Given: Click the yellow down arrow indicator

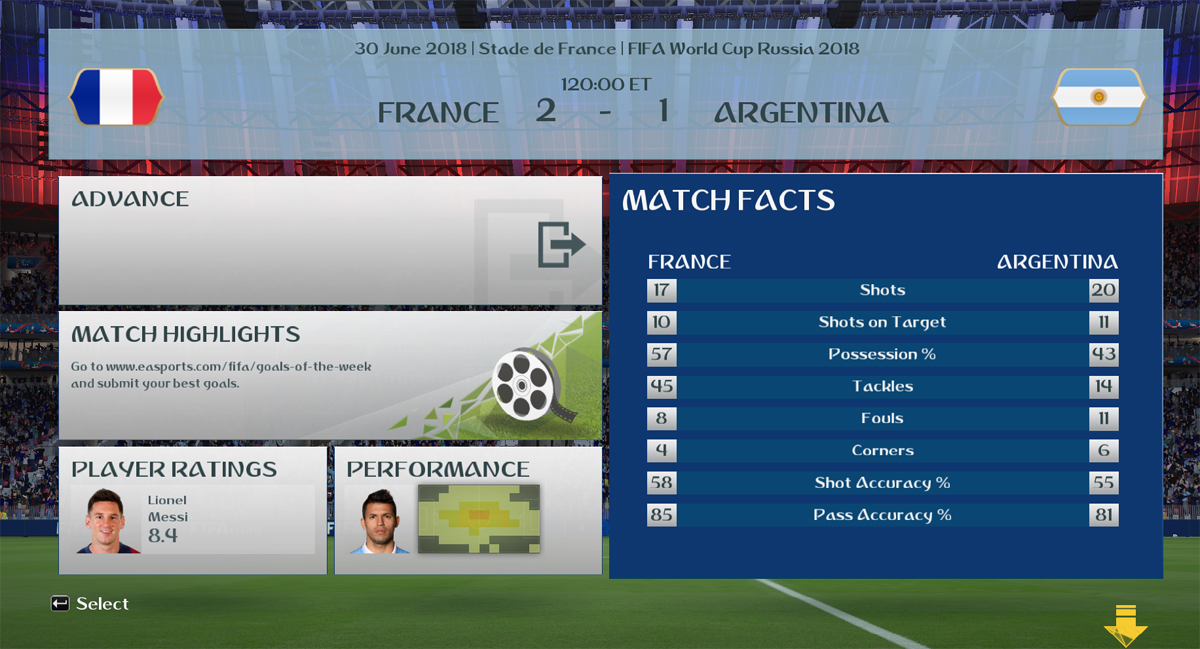Looking at the screenshot, I should [x=1125, y=624].
